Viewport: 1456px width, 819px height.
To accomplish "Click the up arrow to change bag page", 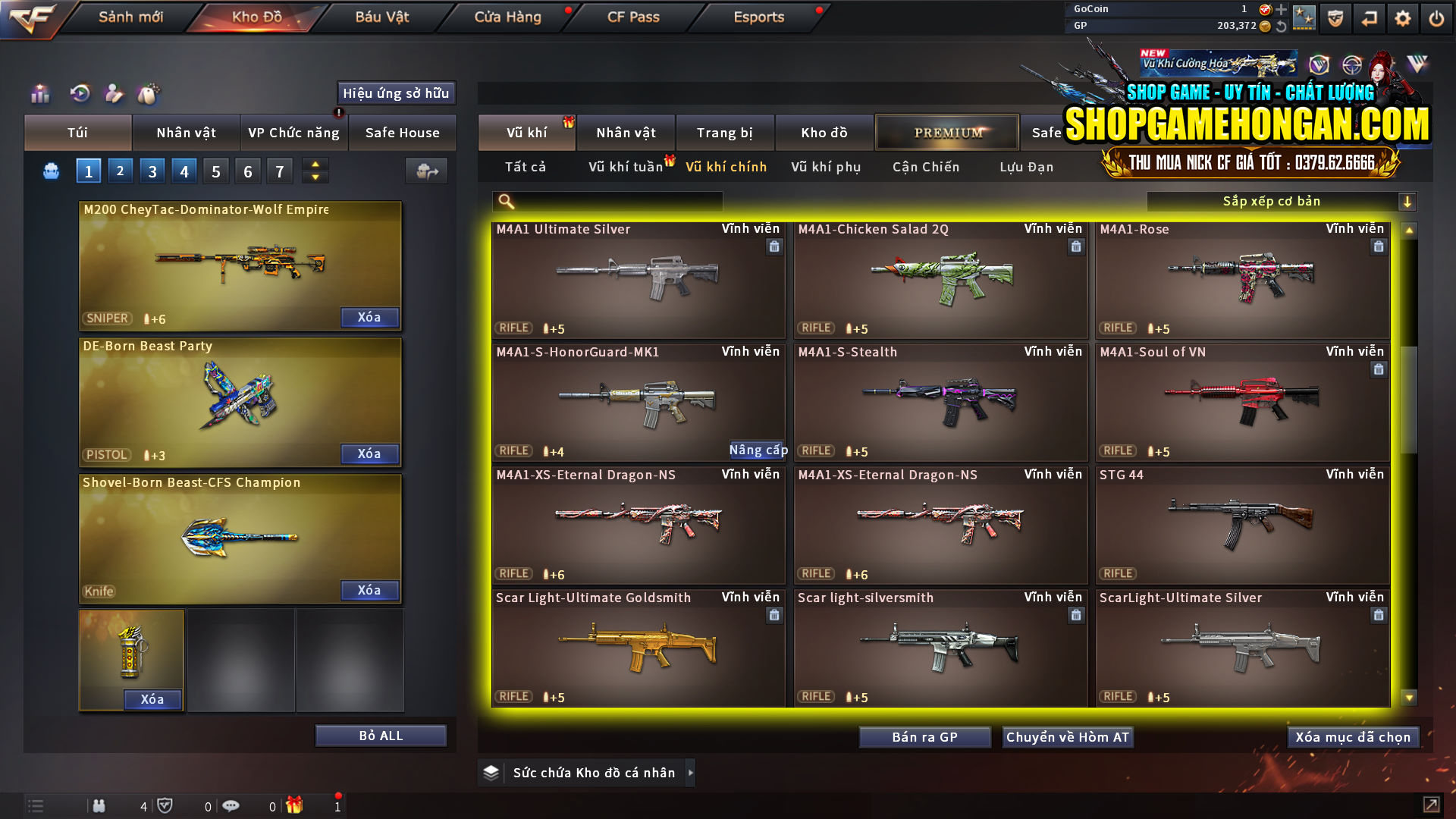I will click(x=314, y=165).
